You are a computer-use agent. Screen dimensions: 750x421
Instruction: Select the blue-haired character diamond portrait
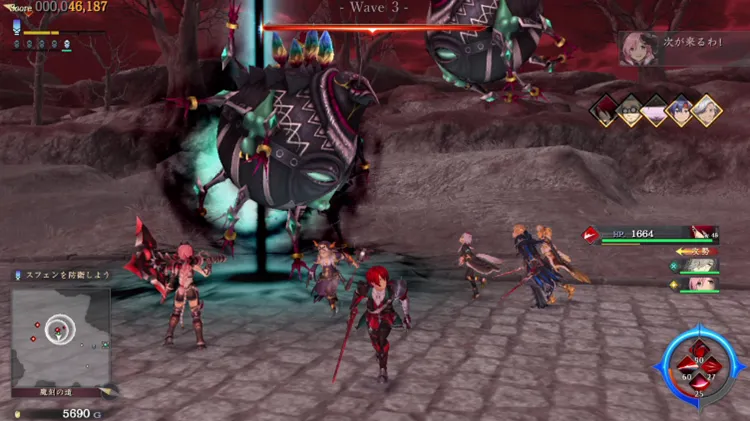[680, 110]
